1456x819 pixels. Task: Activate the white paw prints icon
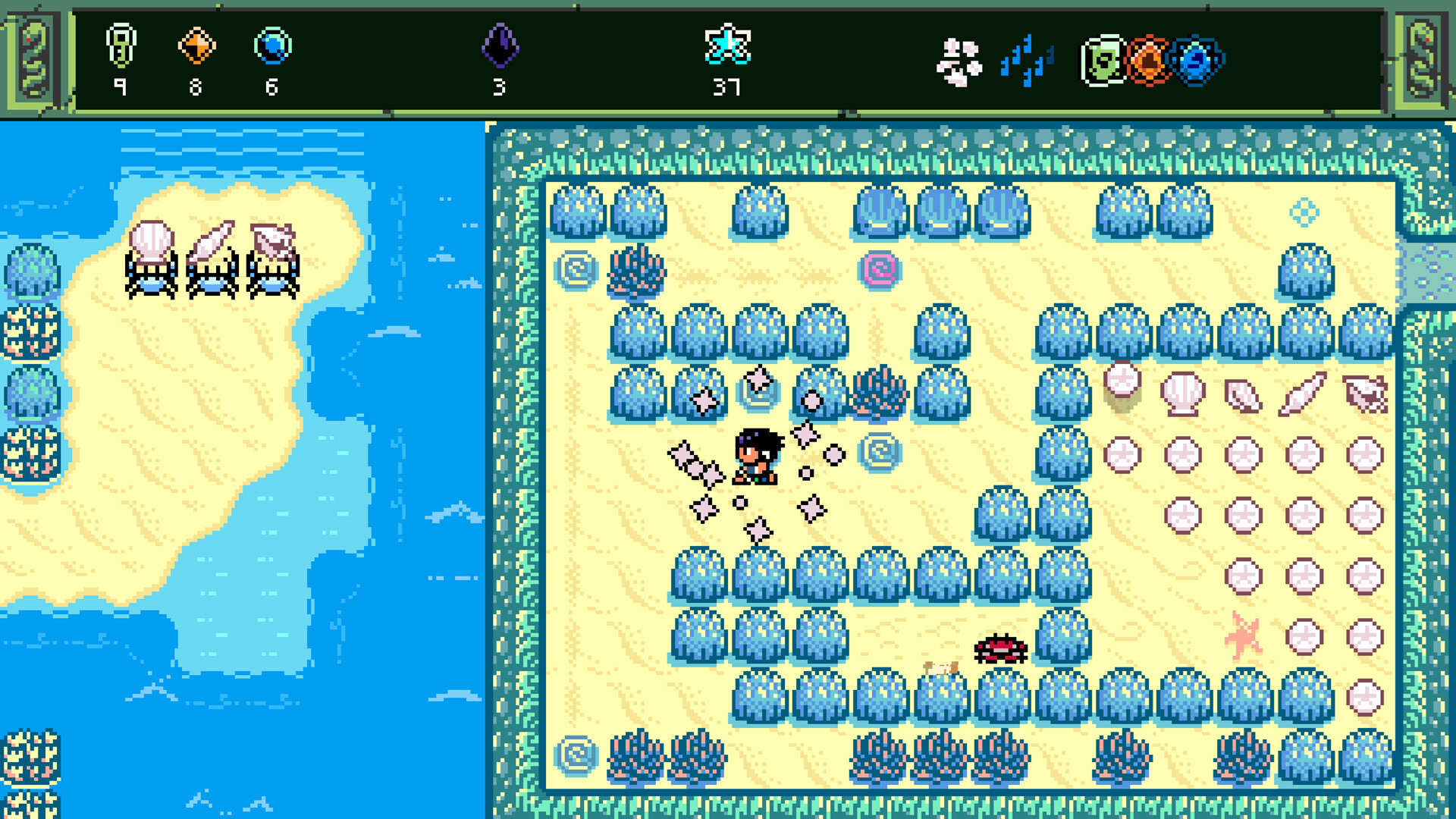[959, 62]
